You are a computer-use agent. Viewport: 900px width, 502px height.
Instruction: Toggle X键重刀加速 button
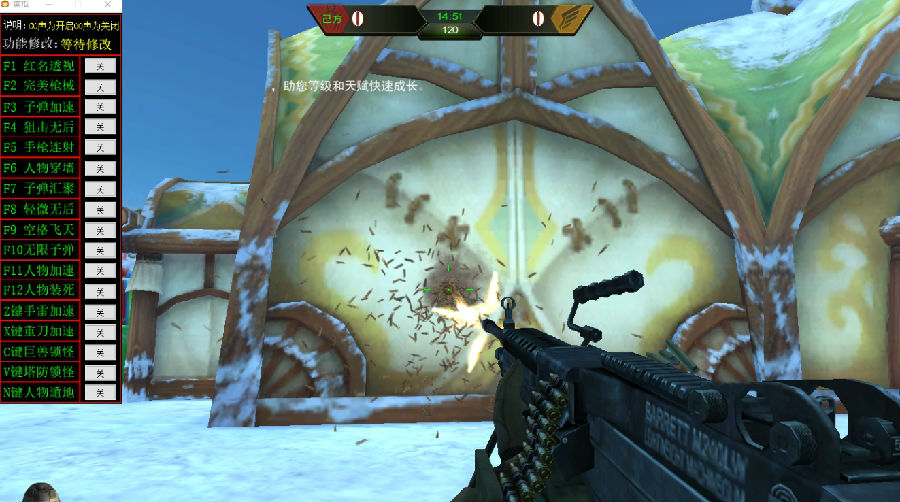[x=100, y=332]
